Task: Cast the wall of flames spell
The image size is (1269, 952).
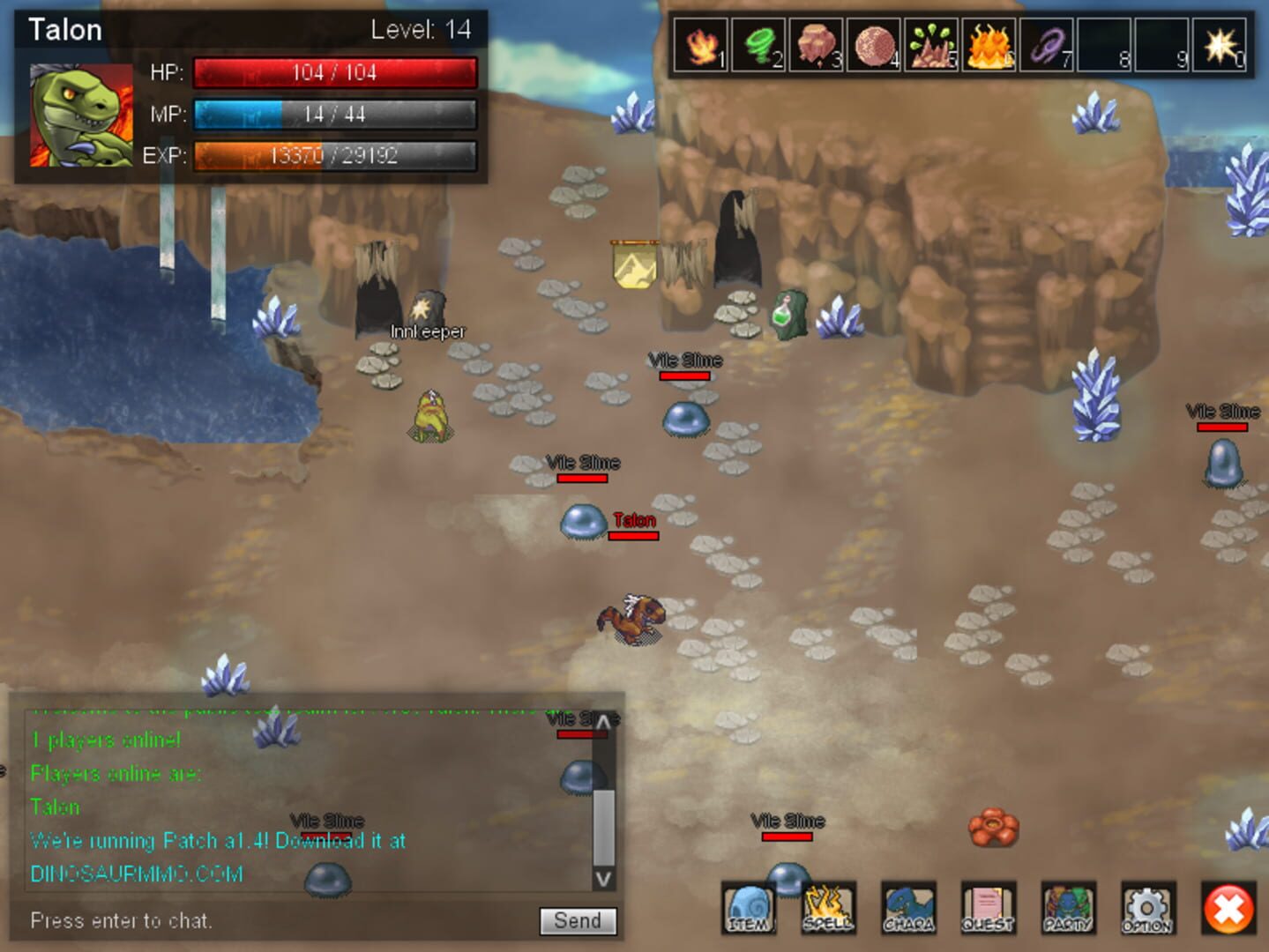Action: pyautogui.click(x=989, y=45)
